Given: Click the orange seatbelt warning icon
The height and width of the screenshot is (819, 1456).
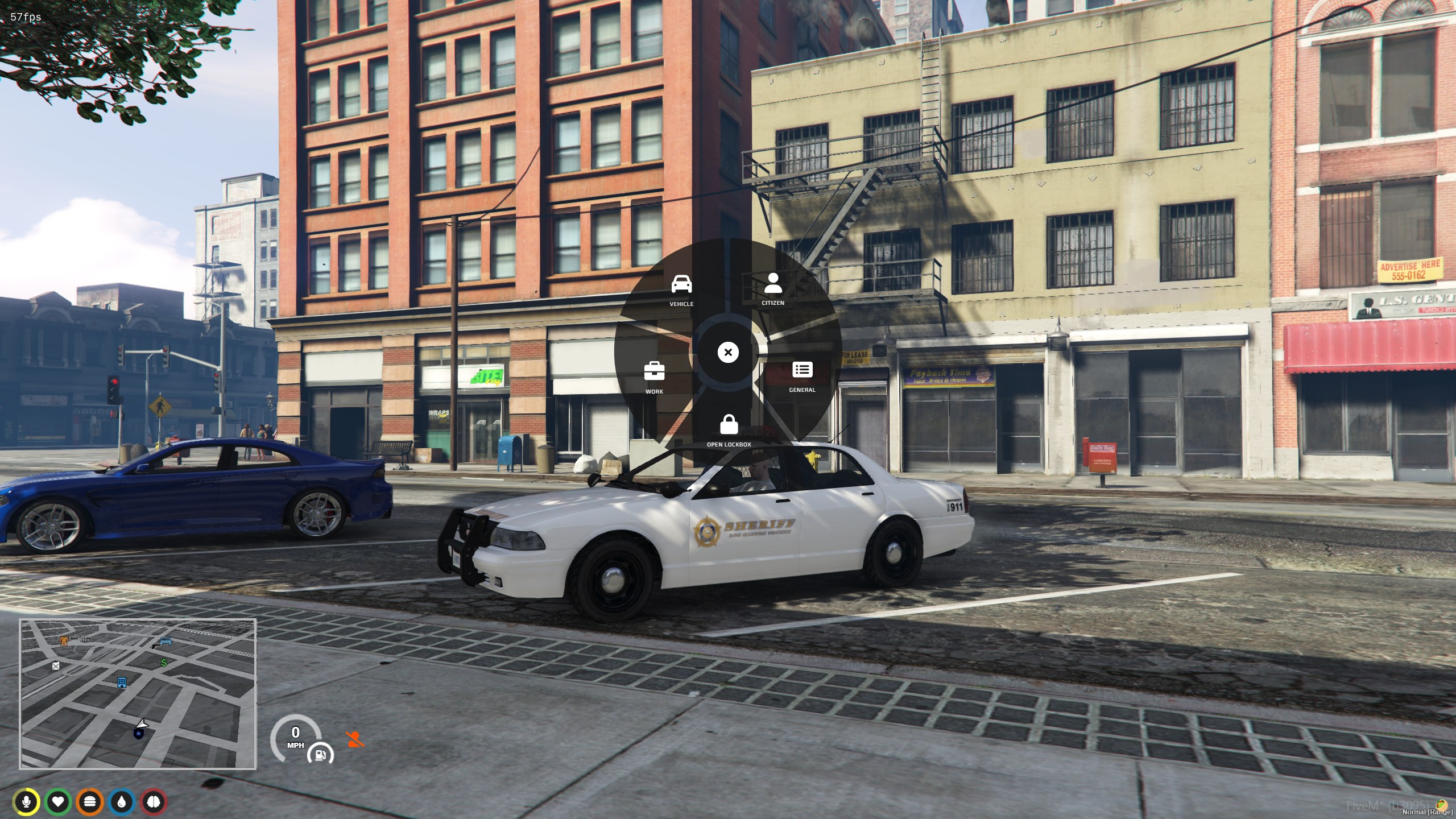Looking at the screenshot, I should [355, 739].
